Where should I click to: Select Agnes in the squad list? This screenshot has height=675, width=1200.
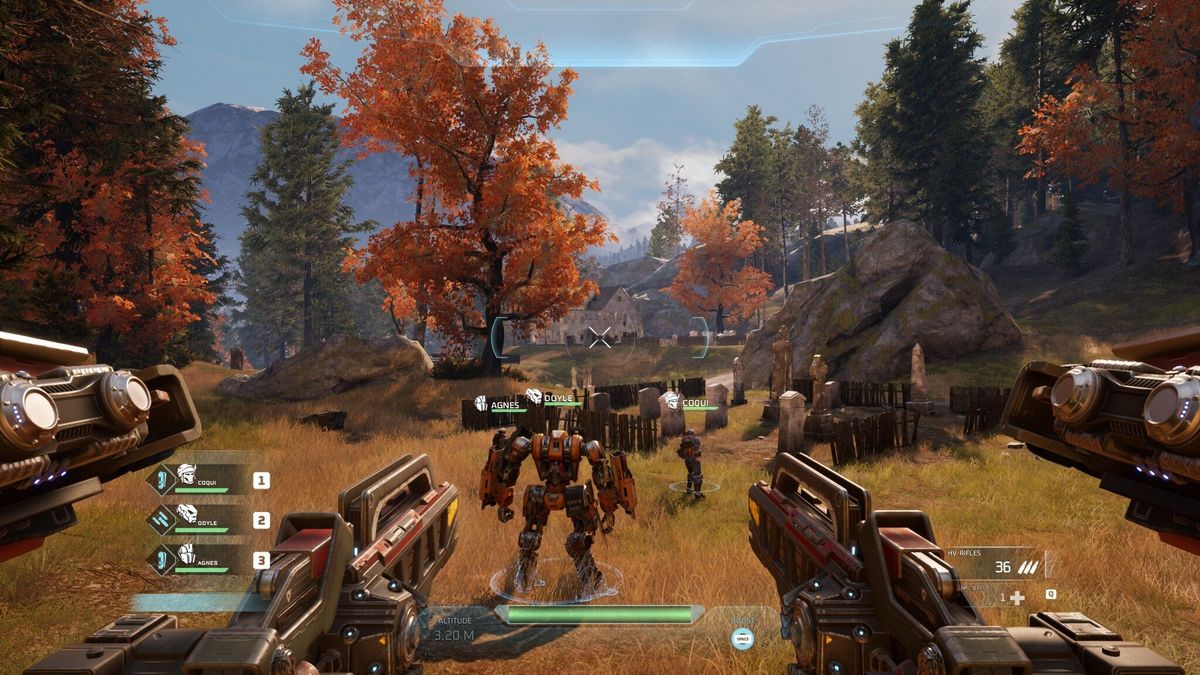tap(200, 560)
